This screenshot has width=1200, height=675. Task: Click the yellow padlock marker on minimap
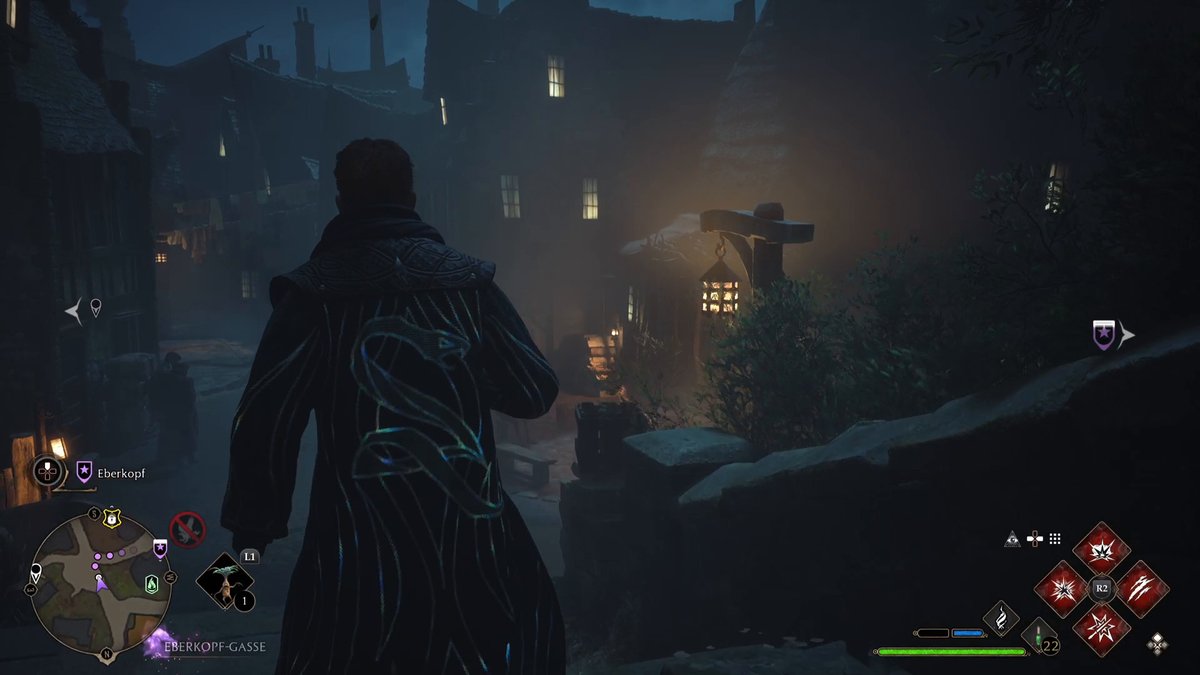click(112, 517)
